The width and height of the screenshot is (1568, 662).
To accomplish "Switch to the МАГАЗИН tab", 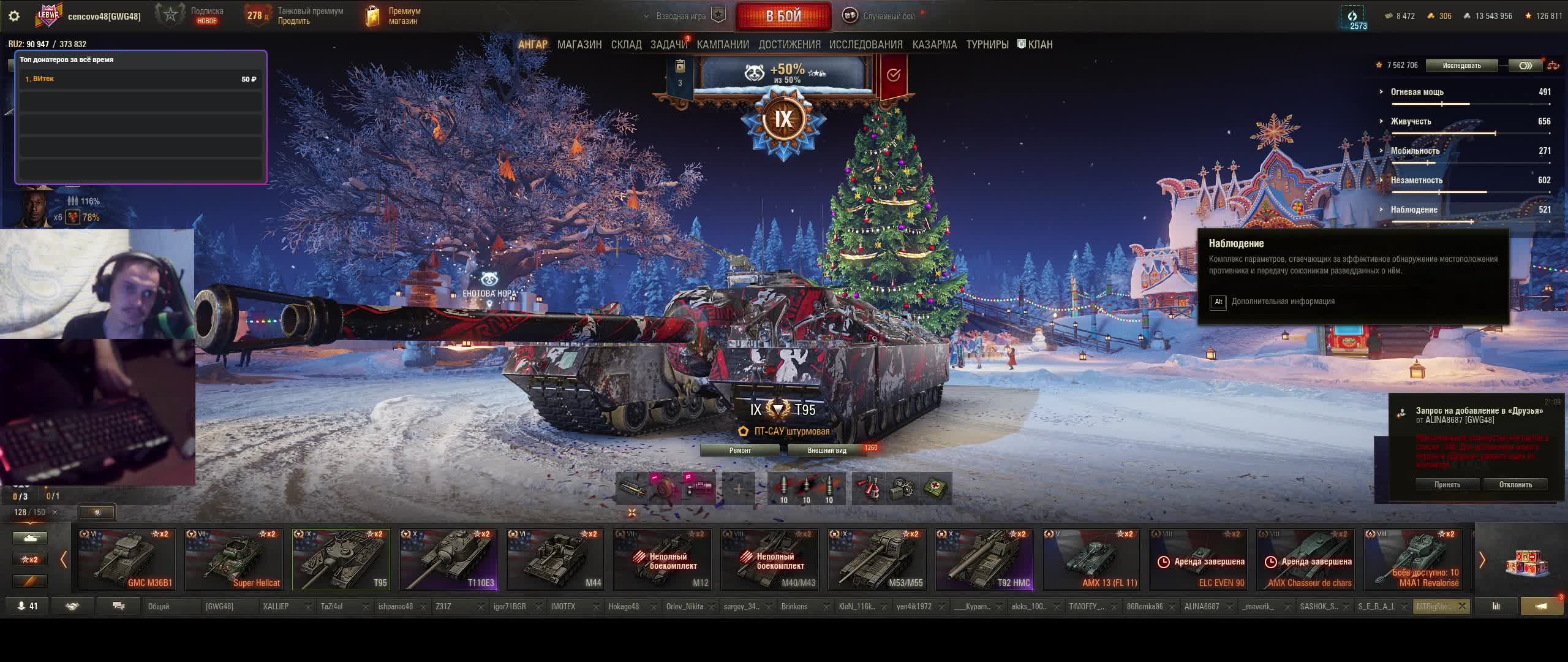I will [579, 45].
